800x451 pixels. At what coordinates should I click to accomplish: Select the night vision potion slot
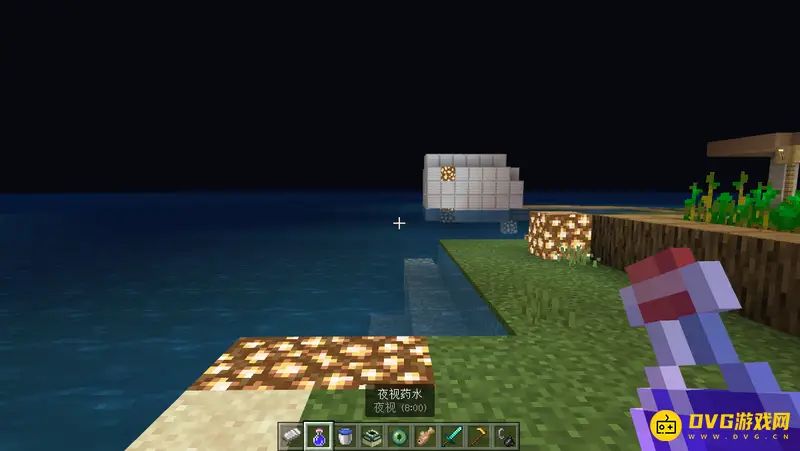click(318, 436)
